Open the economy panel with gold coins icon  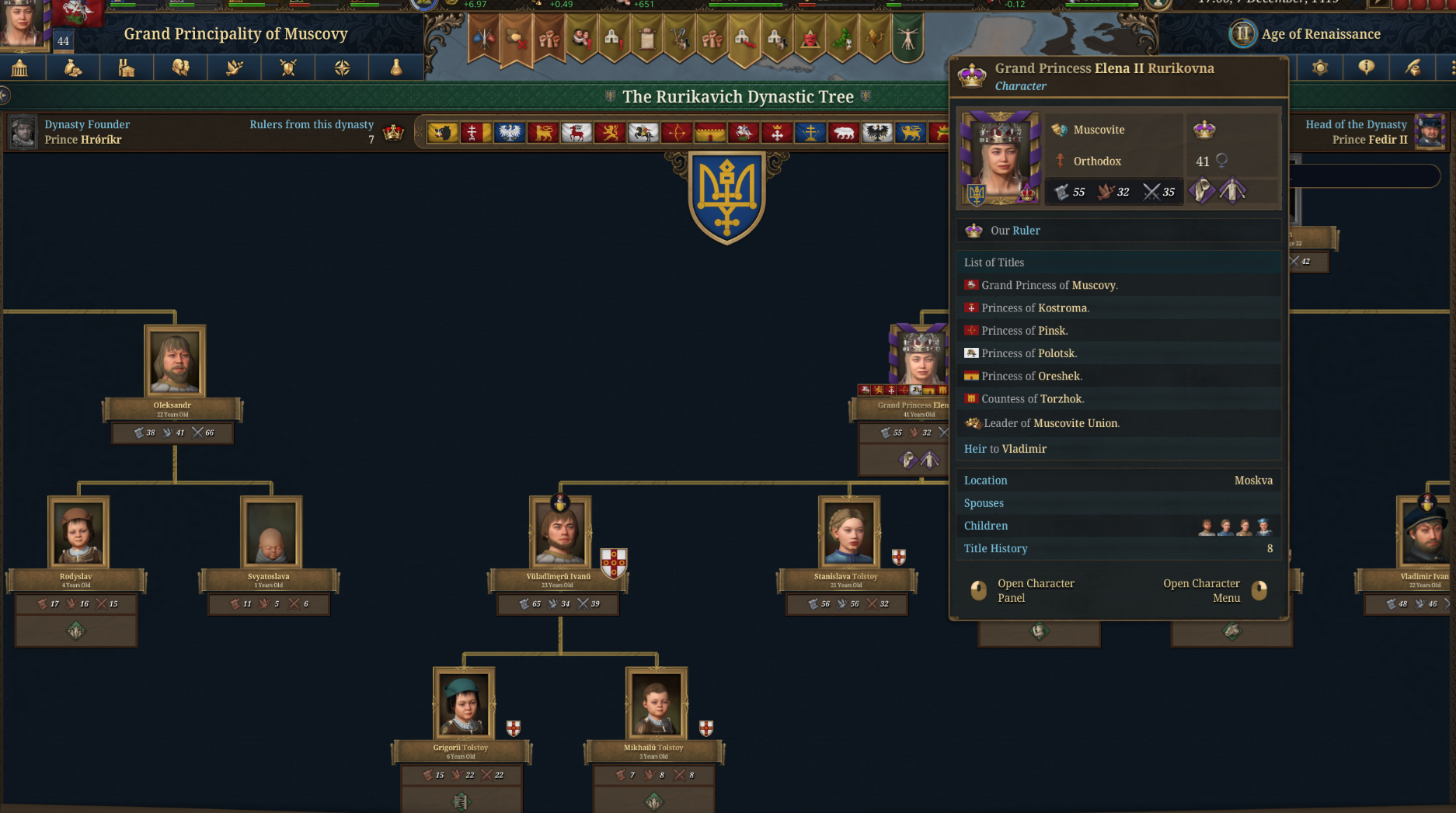click(x=73, y=68)
